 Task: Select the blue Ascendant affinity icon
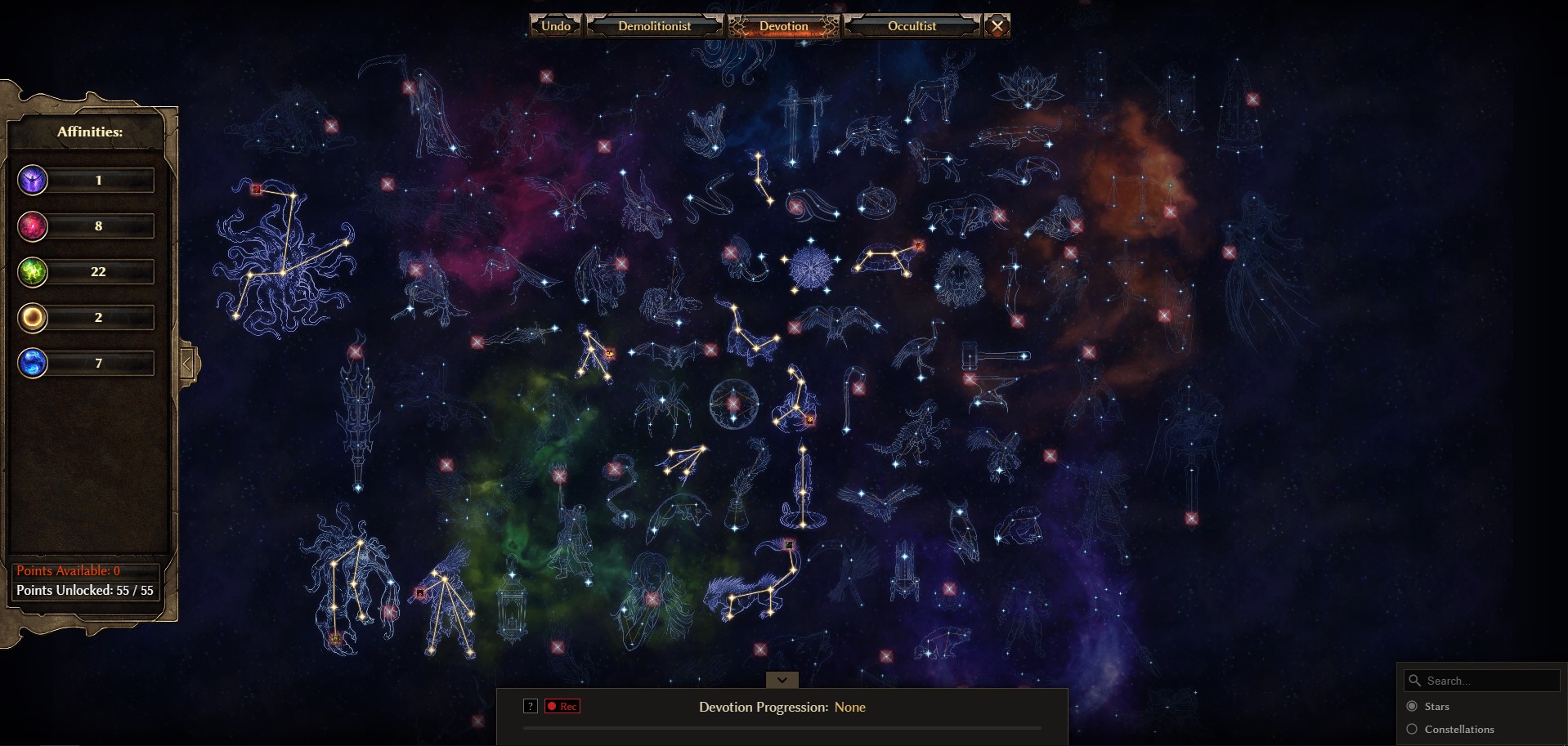(33, 363)
